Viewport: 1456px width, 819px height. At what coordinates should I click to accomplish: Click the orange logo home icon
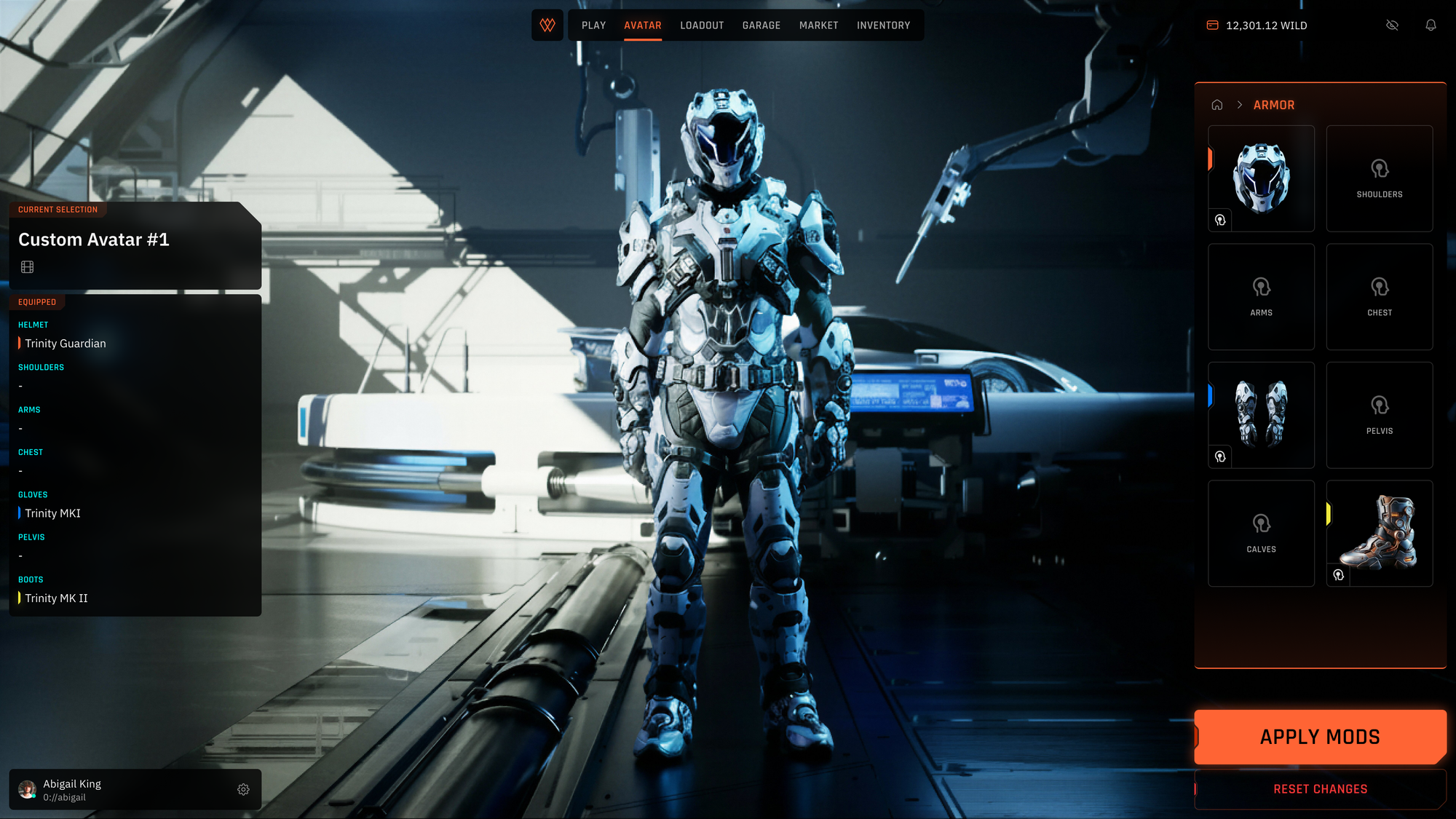pos(547,25)
